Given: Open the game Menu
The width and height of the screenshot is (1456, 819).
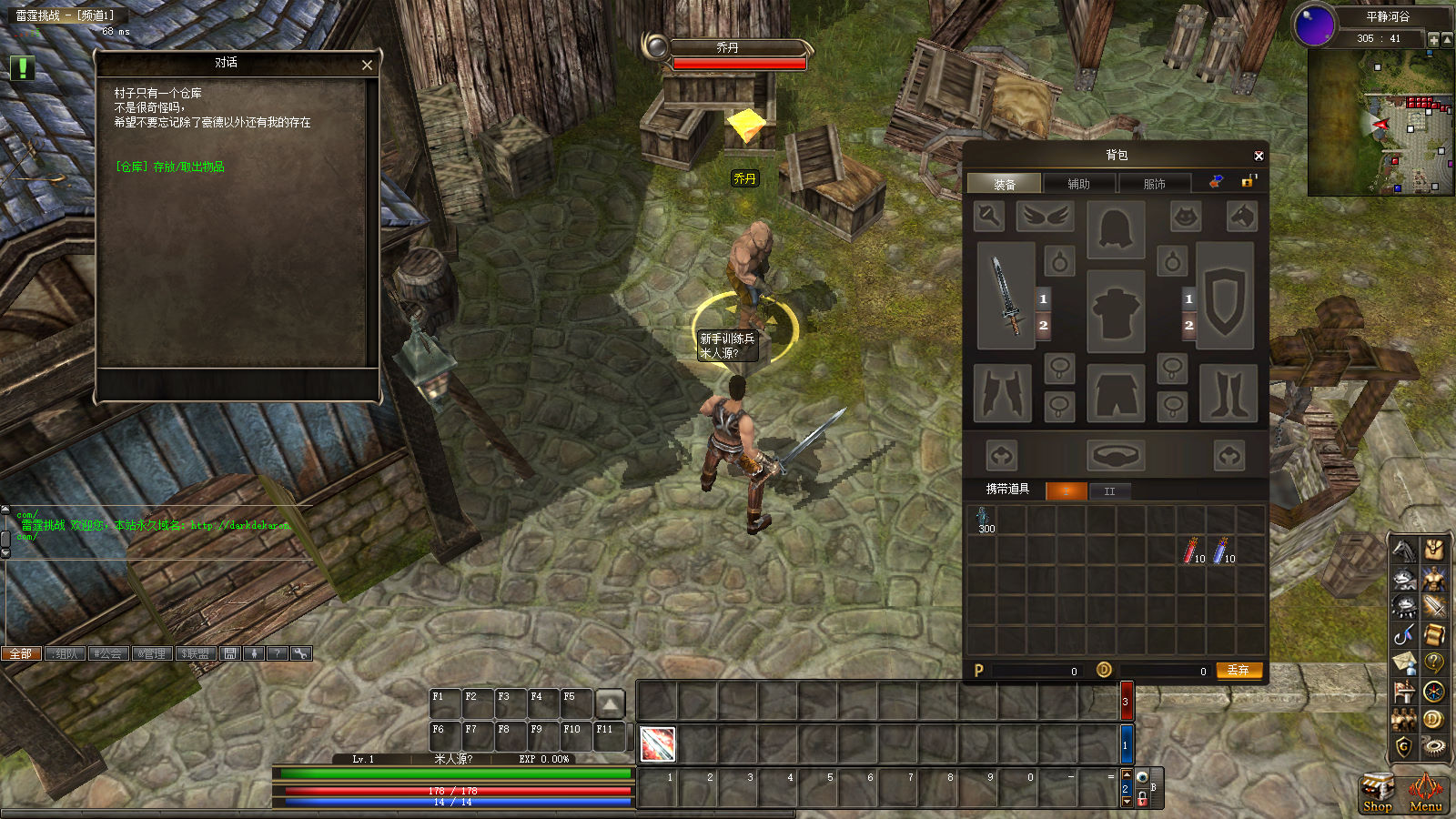Looking at the screenshot, I should pos(1425,792).
